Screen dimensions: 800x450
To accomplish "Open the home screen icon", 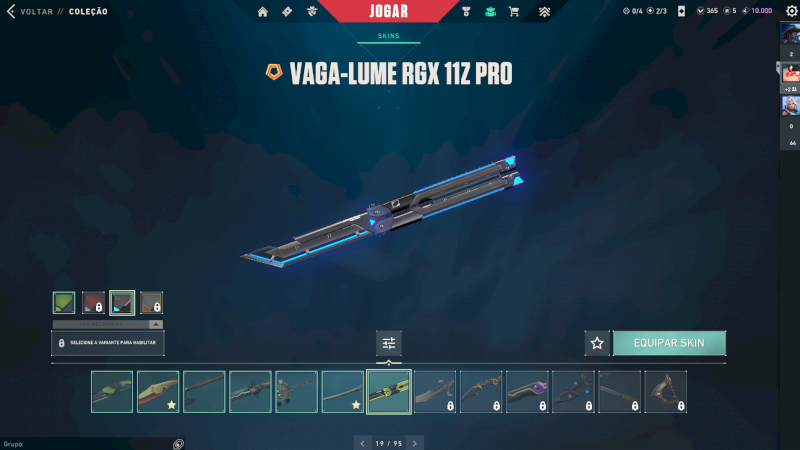I will [263, 12].
